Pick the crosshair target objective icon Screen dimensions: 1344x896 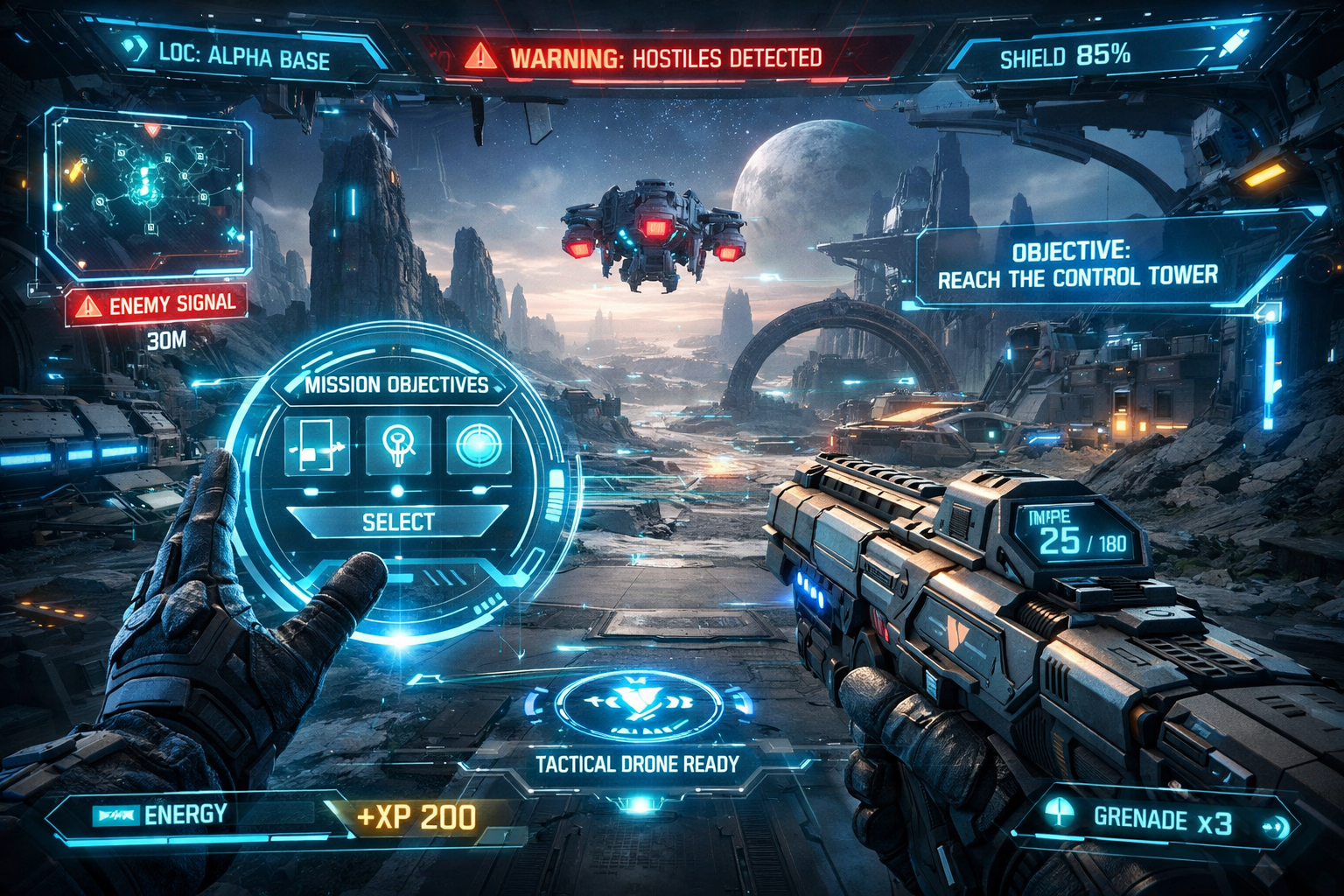click(479, 445)
